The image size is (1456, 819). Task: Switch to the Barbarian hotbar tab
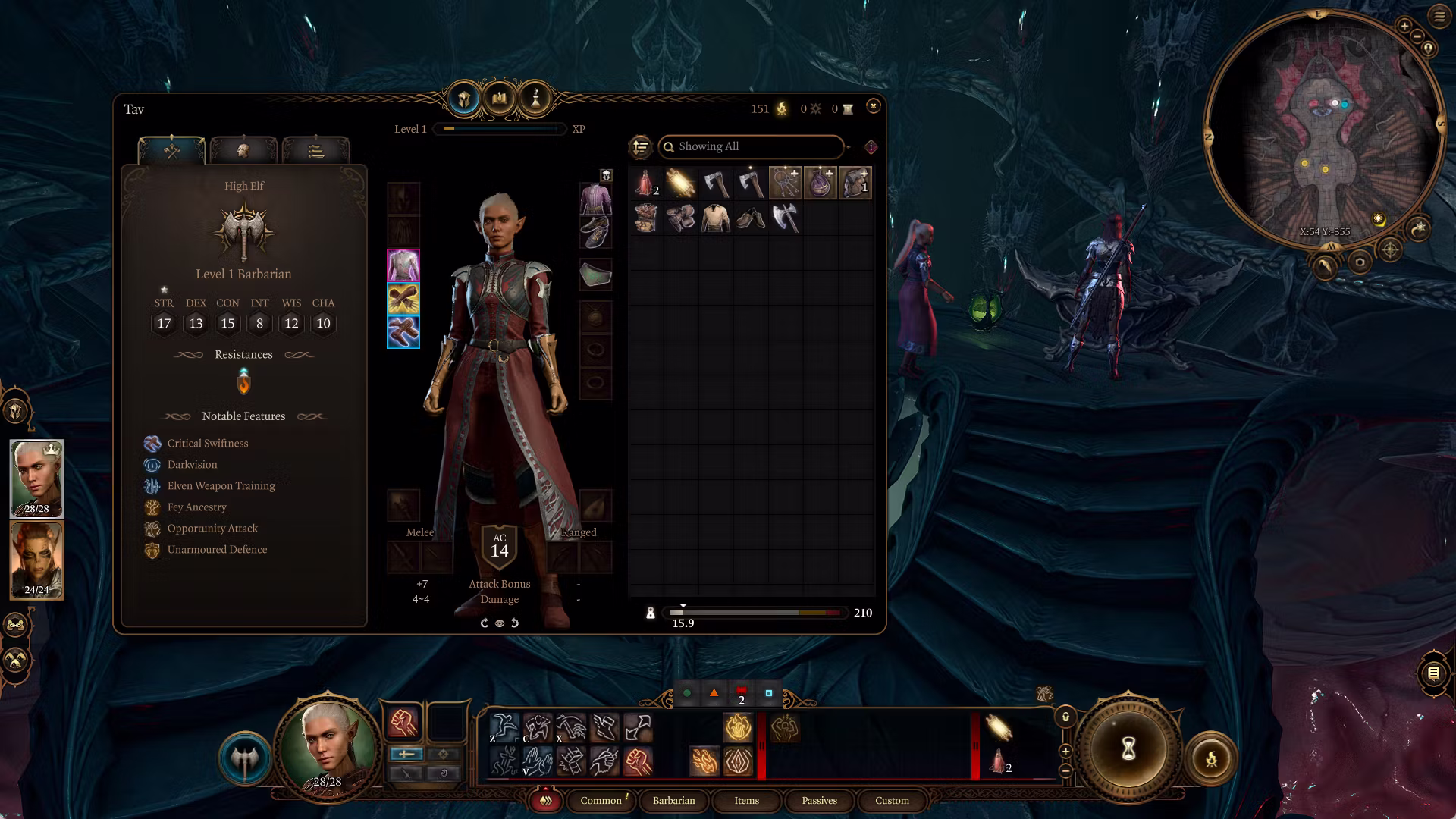point(673,801)
